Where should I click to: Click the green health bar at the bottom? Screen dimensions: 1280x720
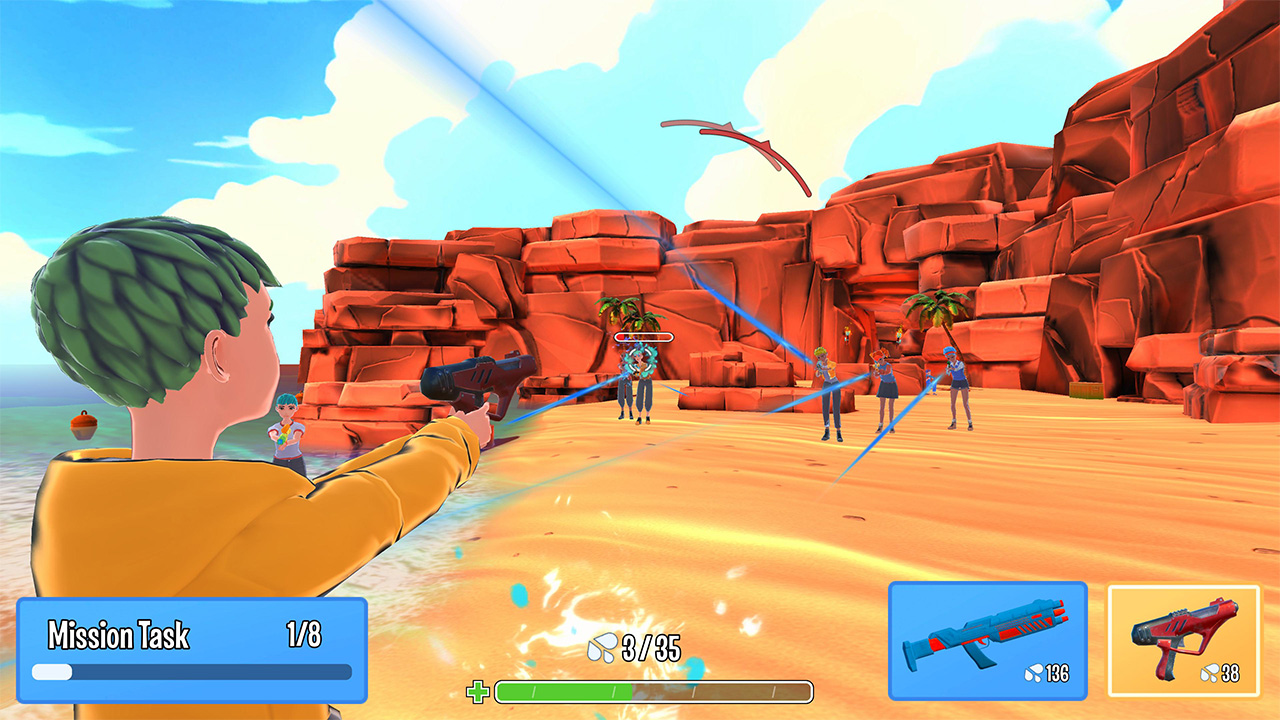coord(650,690)
